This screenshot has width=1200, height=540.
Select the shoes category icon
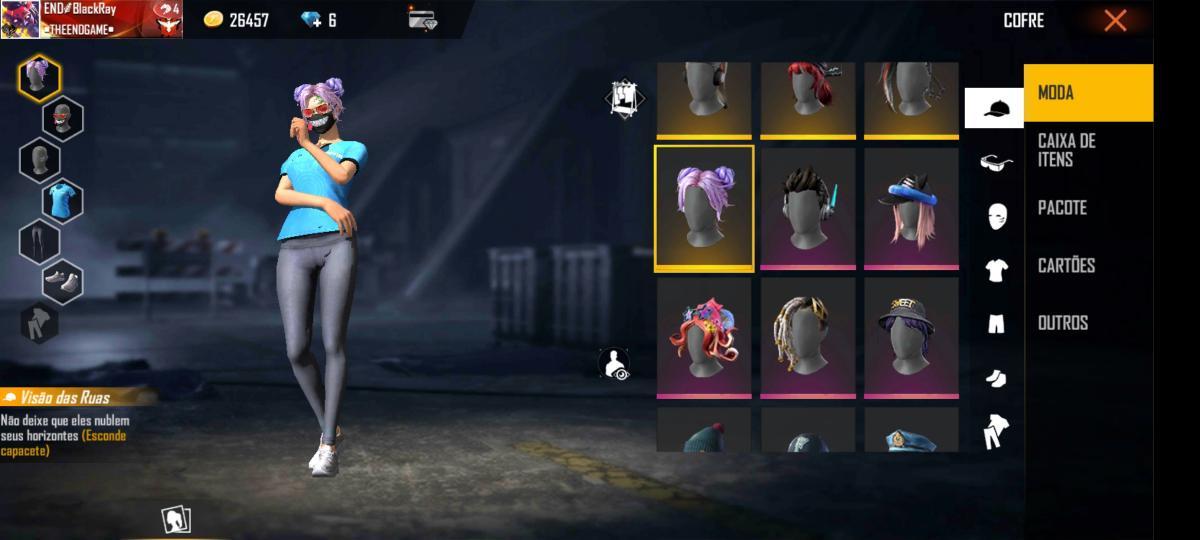(x=996, y=377)
